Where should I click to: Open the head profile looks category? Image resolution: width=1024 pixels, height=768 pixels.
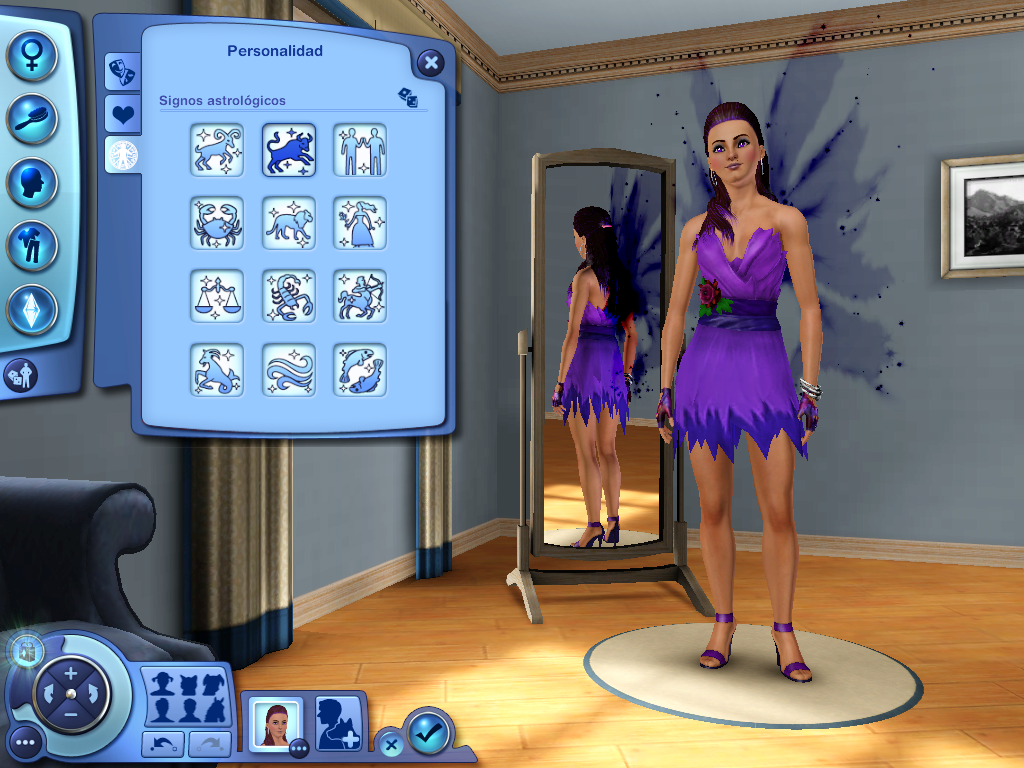click(32, 183)
